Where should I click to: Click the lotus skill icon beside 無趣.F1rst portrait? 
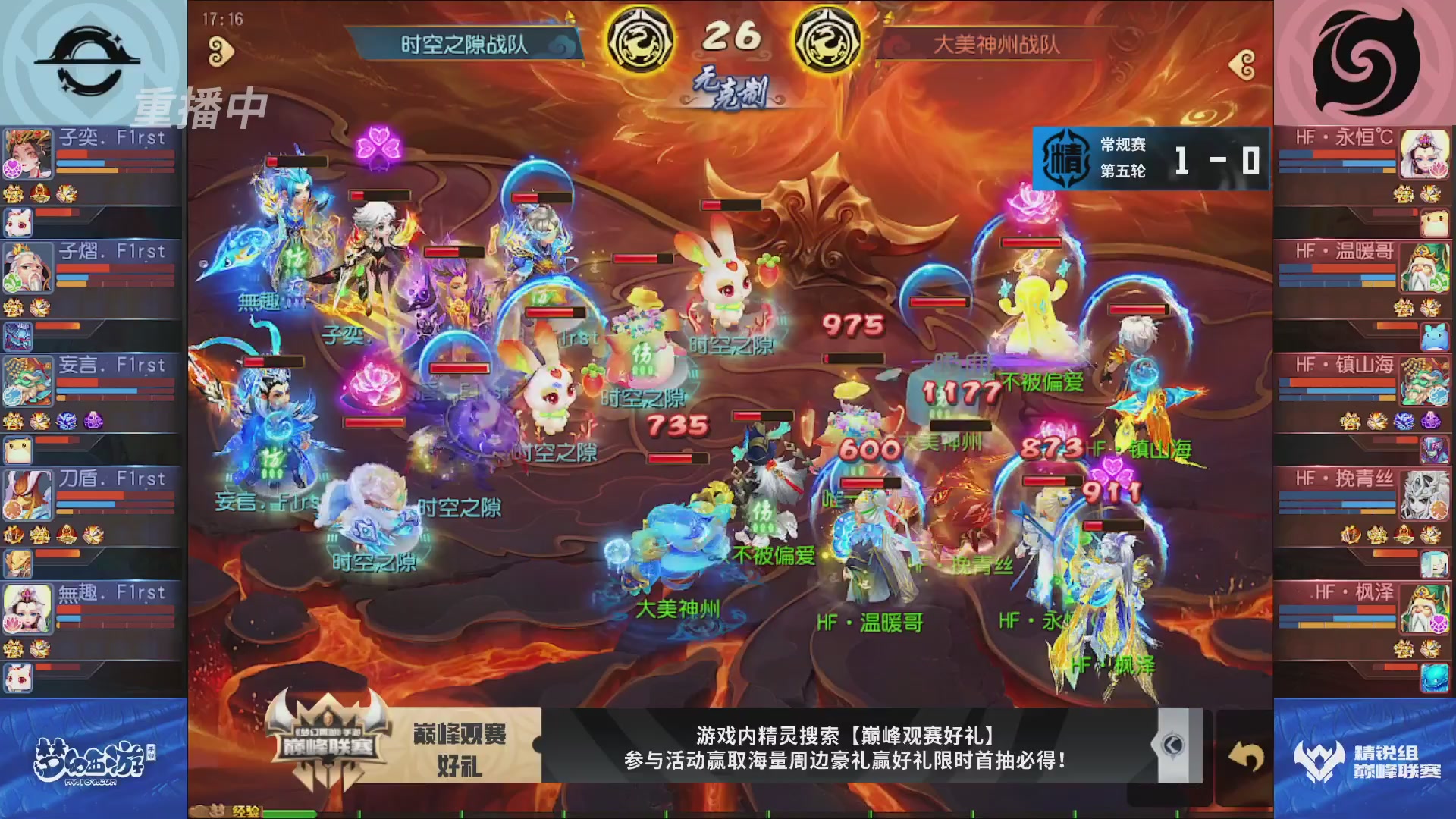14,624
